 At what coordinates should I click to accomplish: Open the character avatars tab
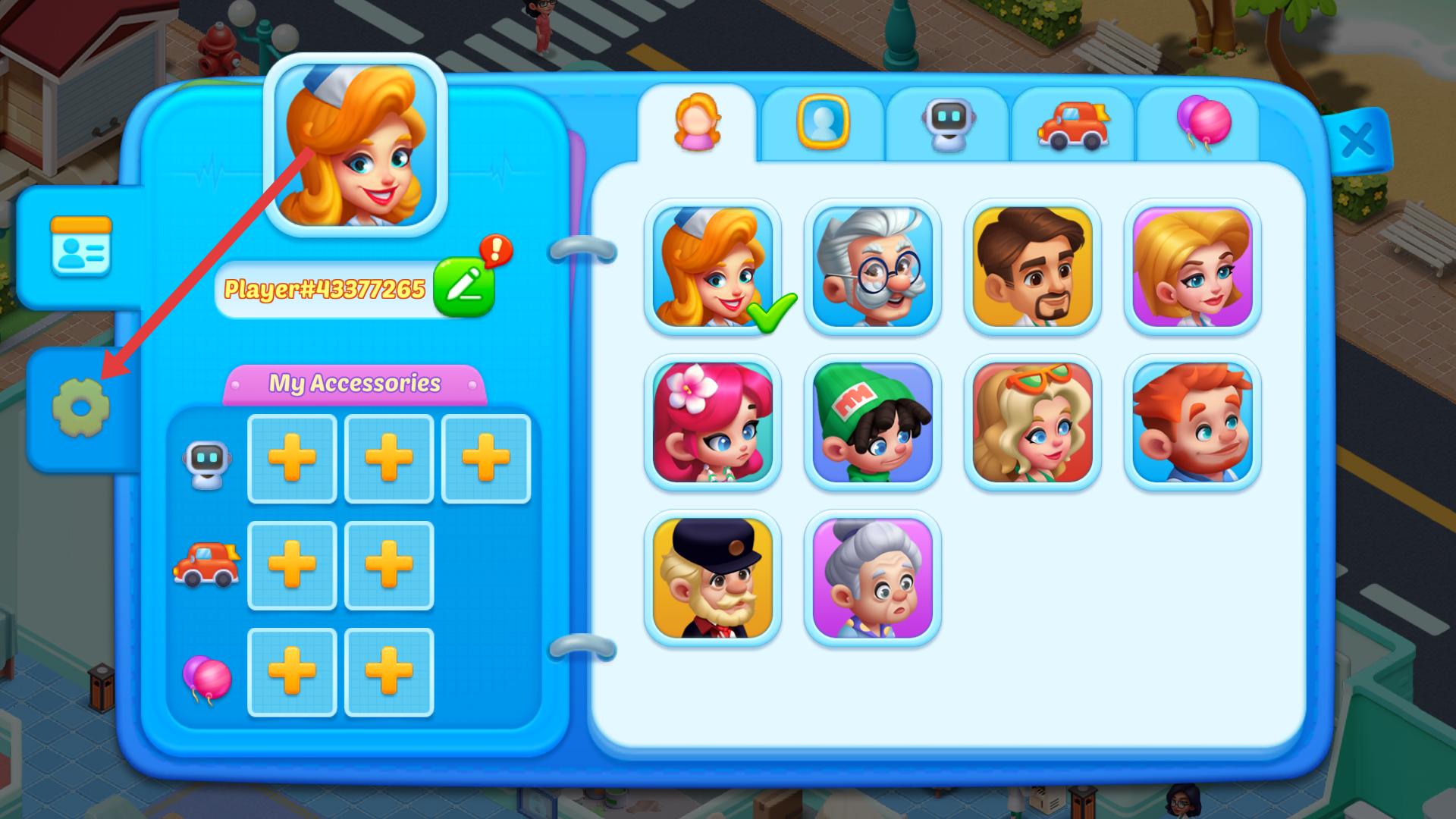[697, 123]
